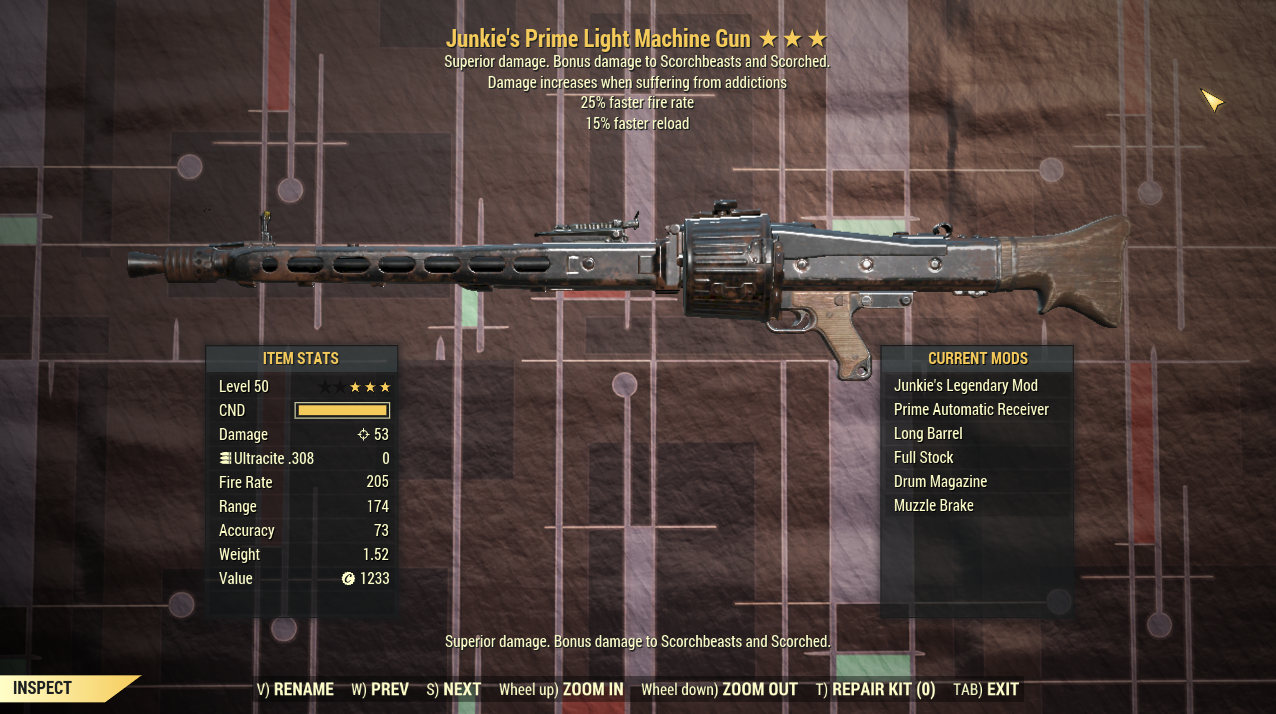
Task: Show the NEXT item
Action: click(454, 689)
